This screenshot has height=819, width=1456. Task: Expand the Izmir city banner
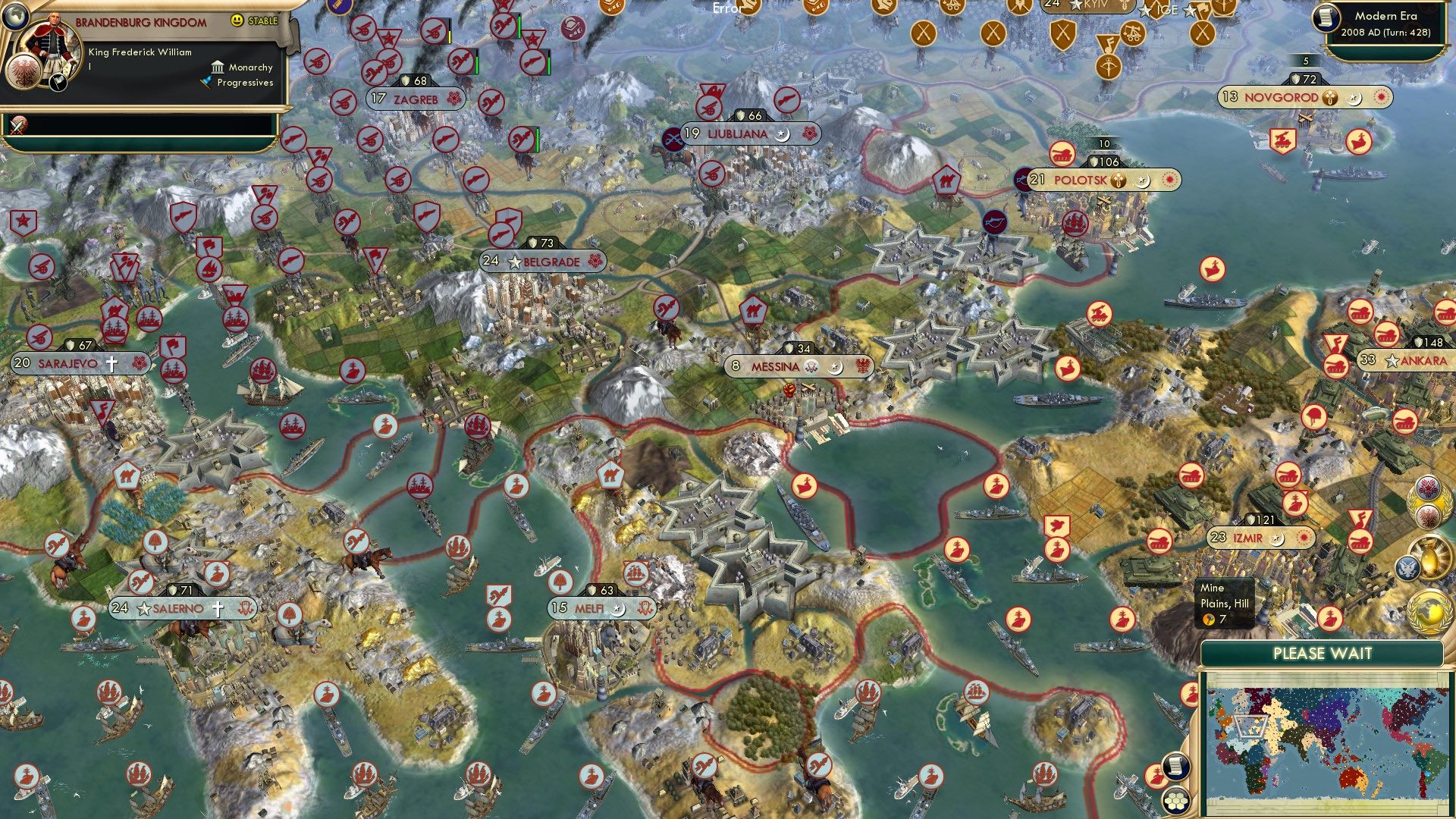pos(1248,538)
